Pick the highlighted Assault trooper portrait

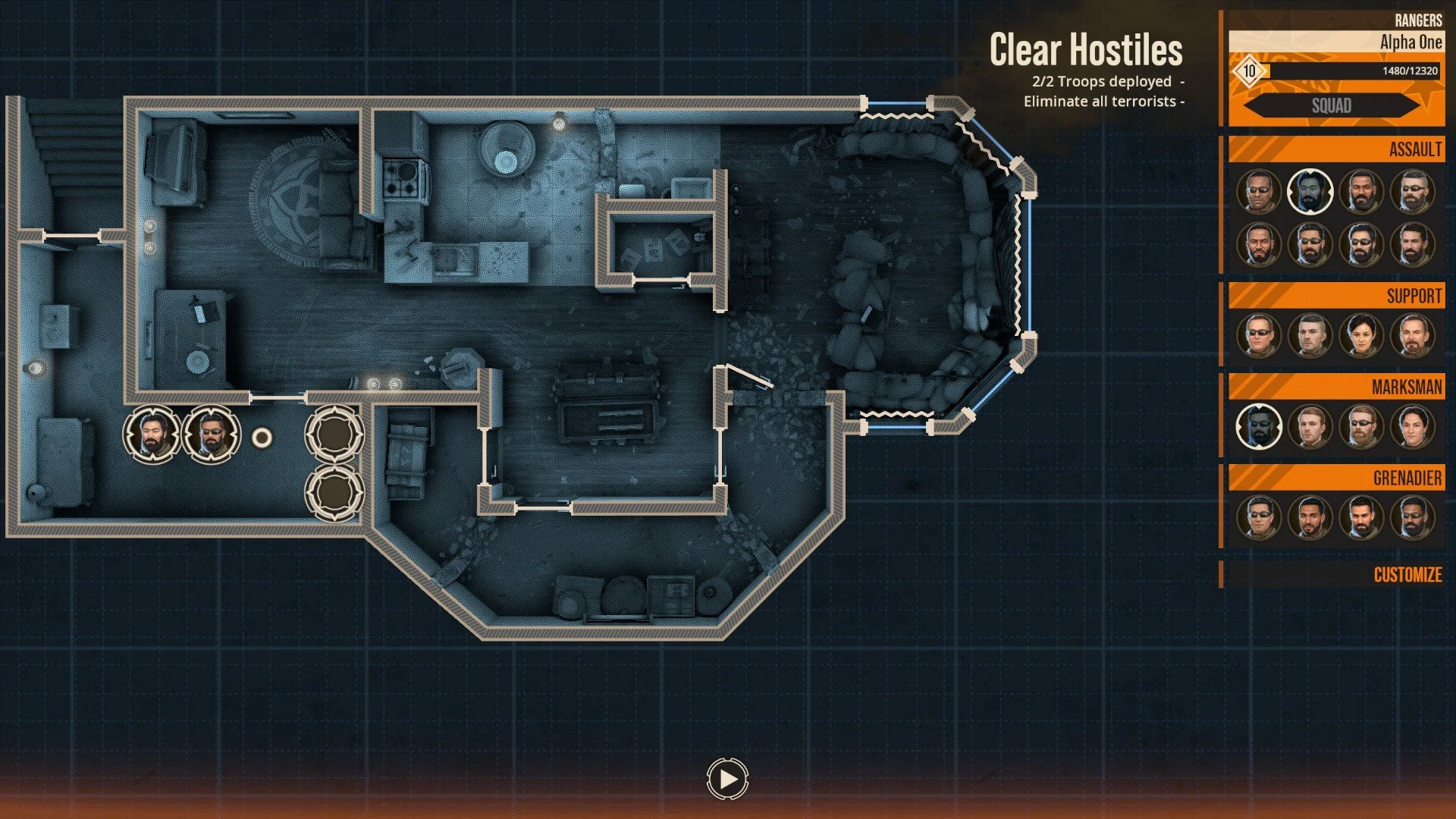1310,192
